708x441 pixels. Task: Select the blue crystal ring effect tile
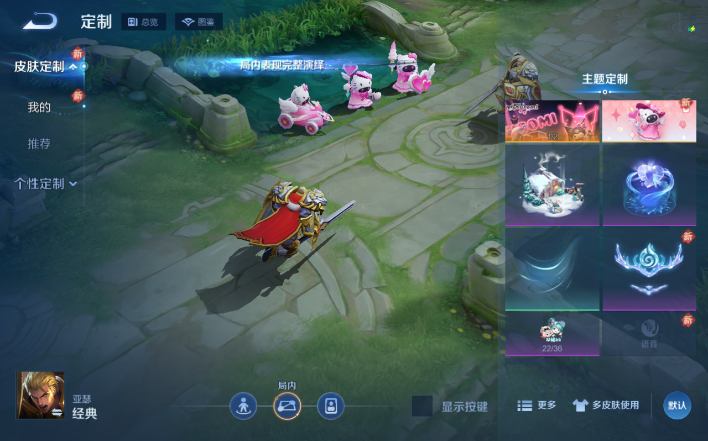pyautogui.click(x=648, y=185)
